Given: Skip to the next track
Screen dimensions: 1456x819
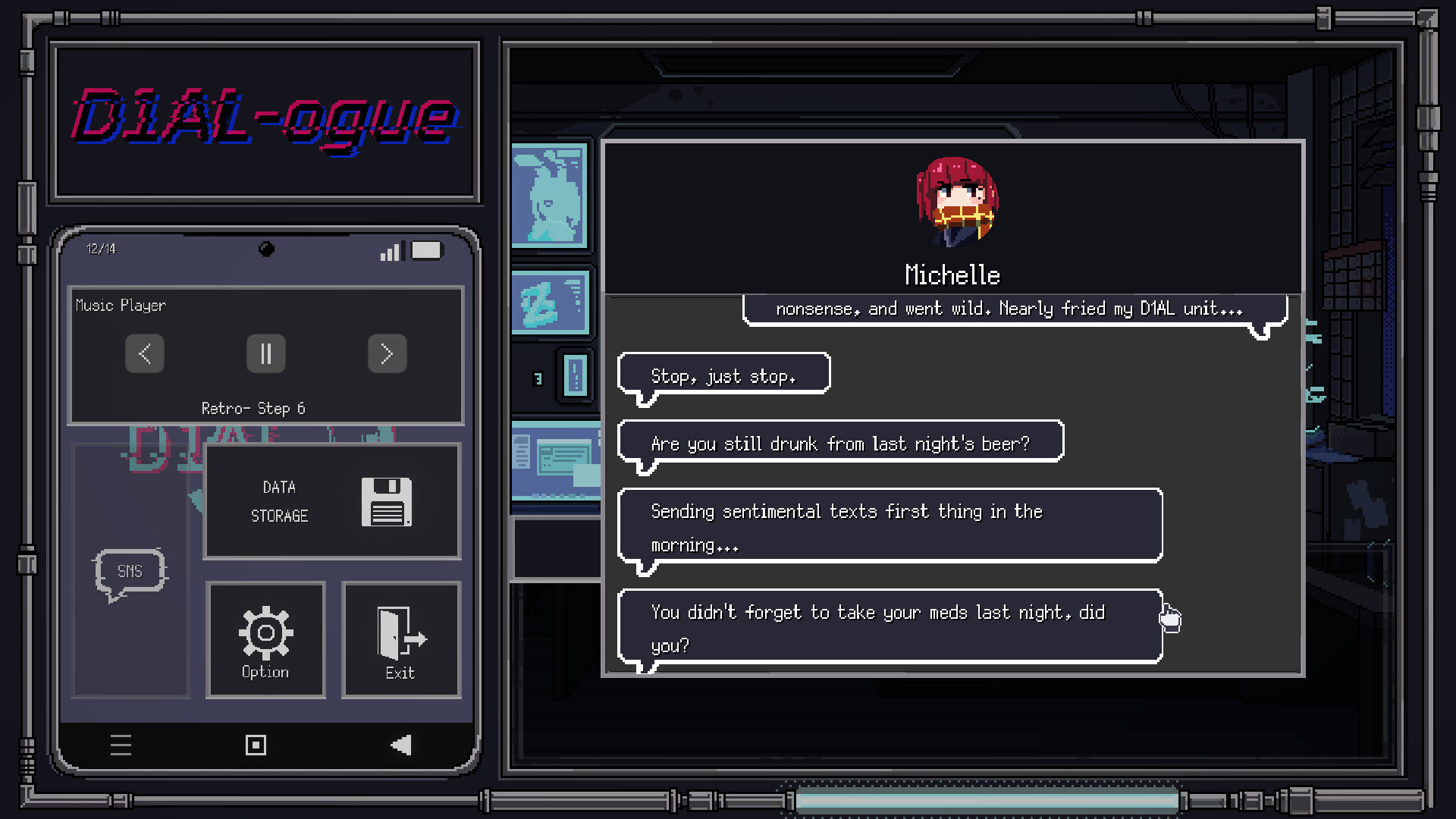Looking at the screenshot, I should (x=388, y=354).
